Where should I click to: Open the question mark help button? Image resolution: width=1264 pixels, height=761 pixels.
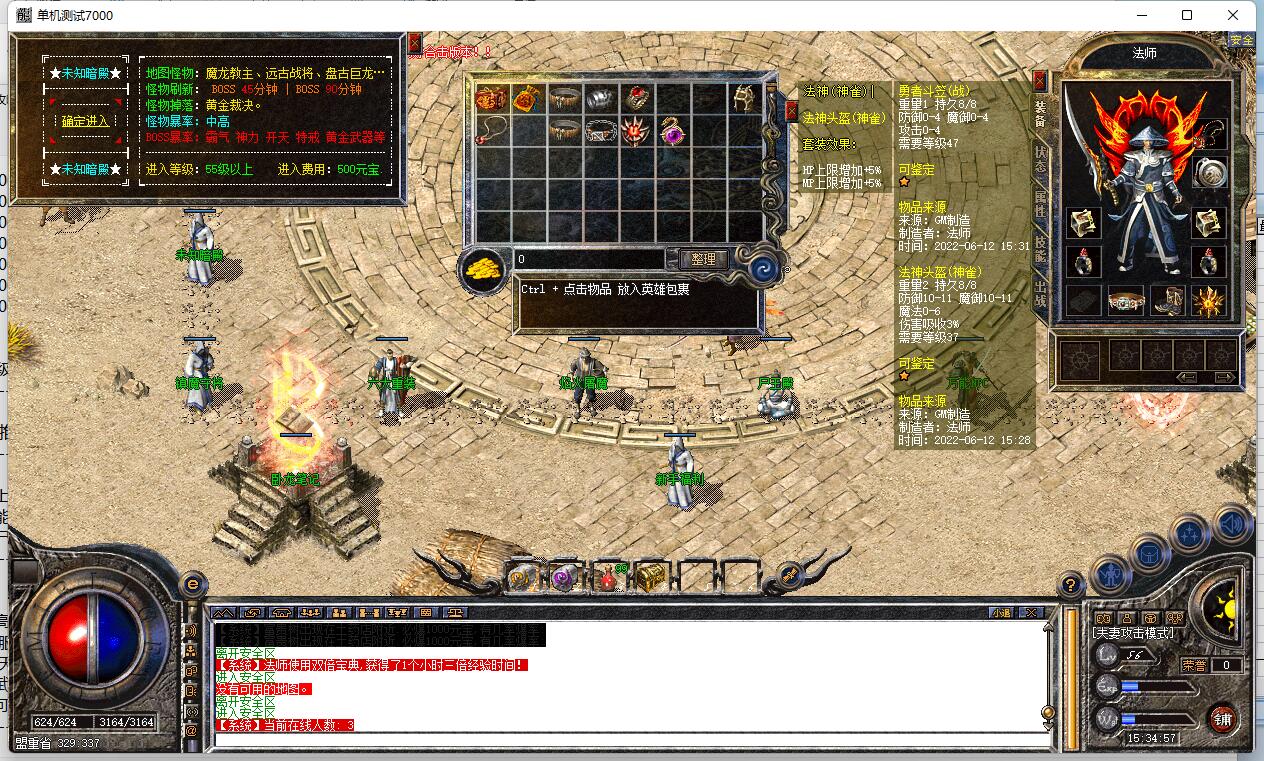1070,584
